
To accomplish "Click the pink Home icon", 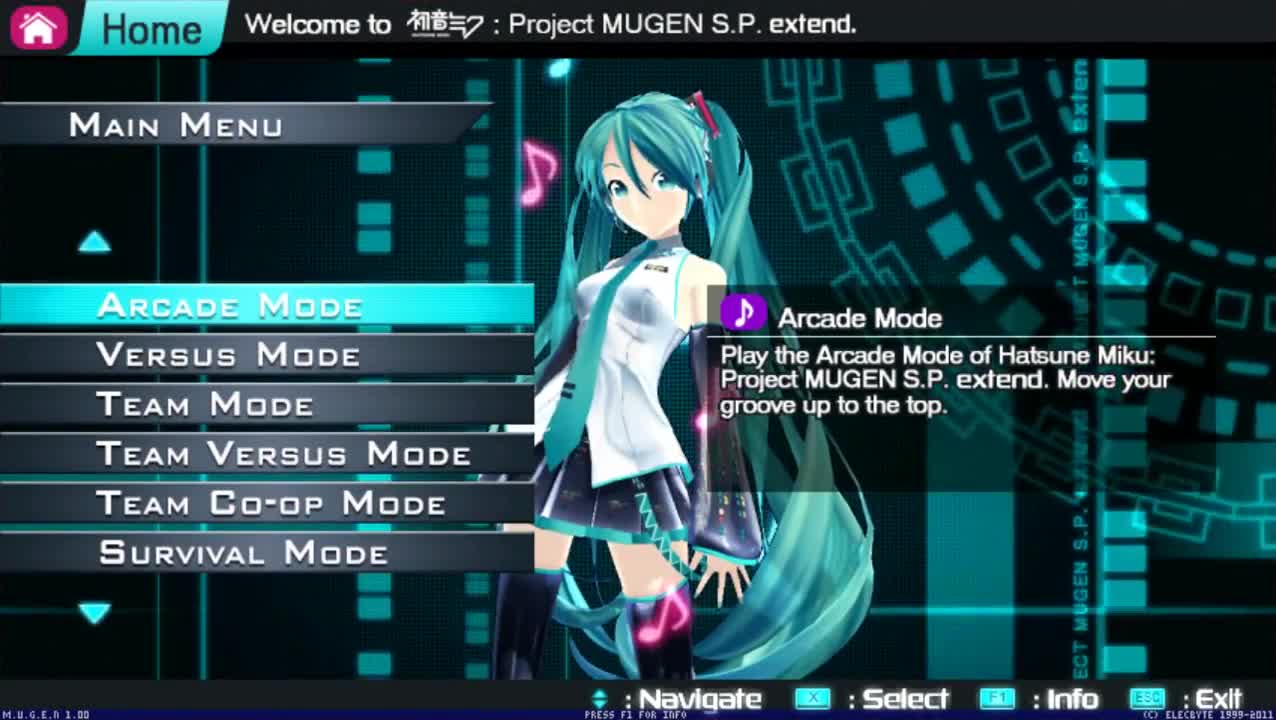I will 38,27.
